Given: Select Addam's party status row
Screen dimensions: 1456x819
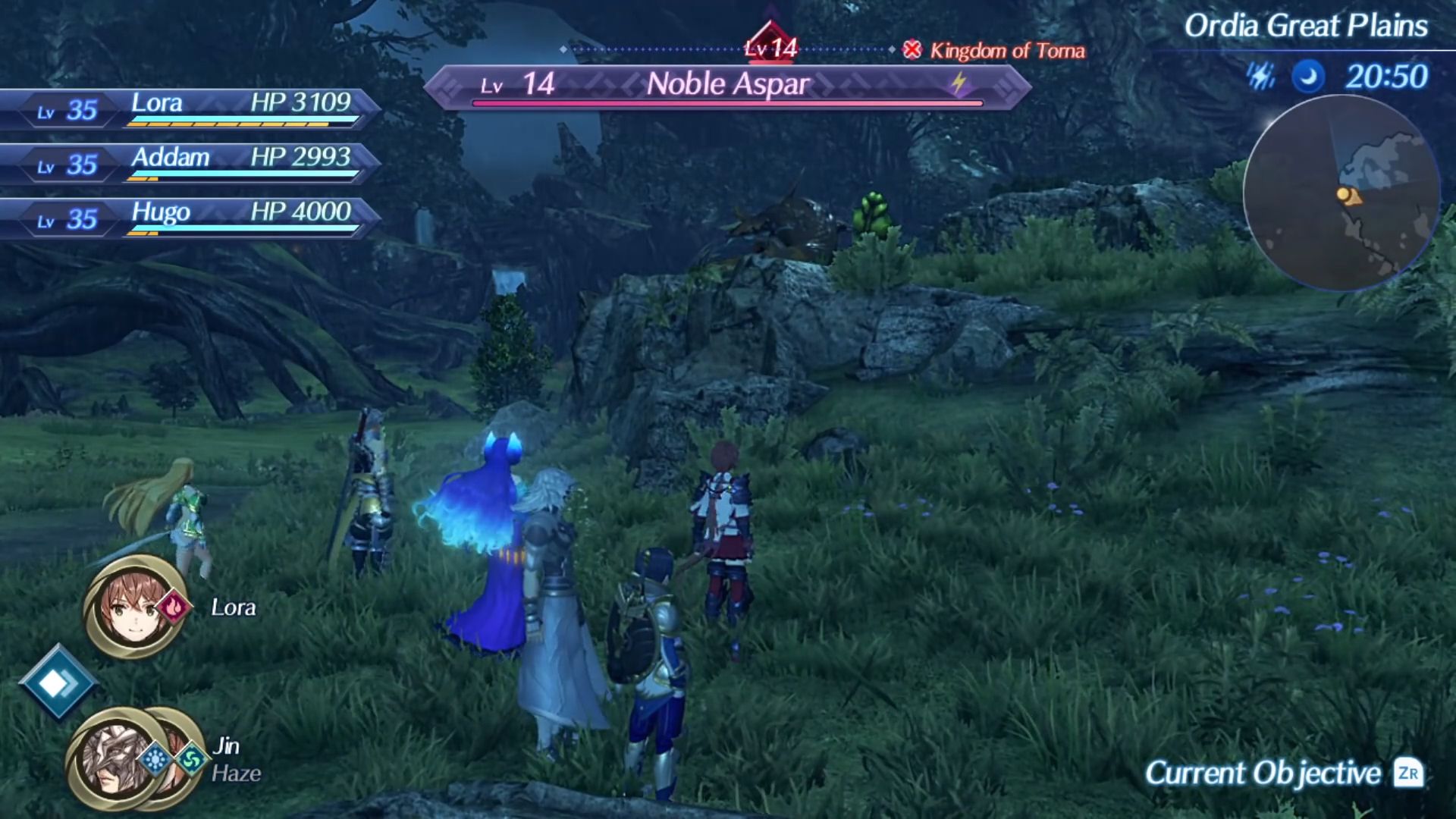Looking at the screenshot, I should pos(190,163).
